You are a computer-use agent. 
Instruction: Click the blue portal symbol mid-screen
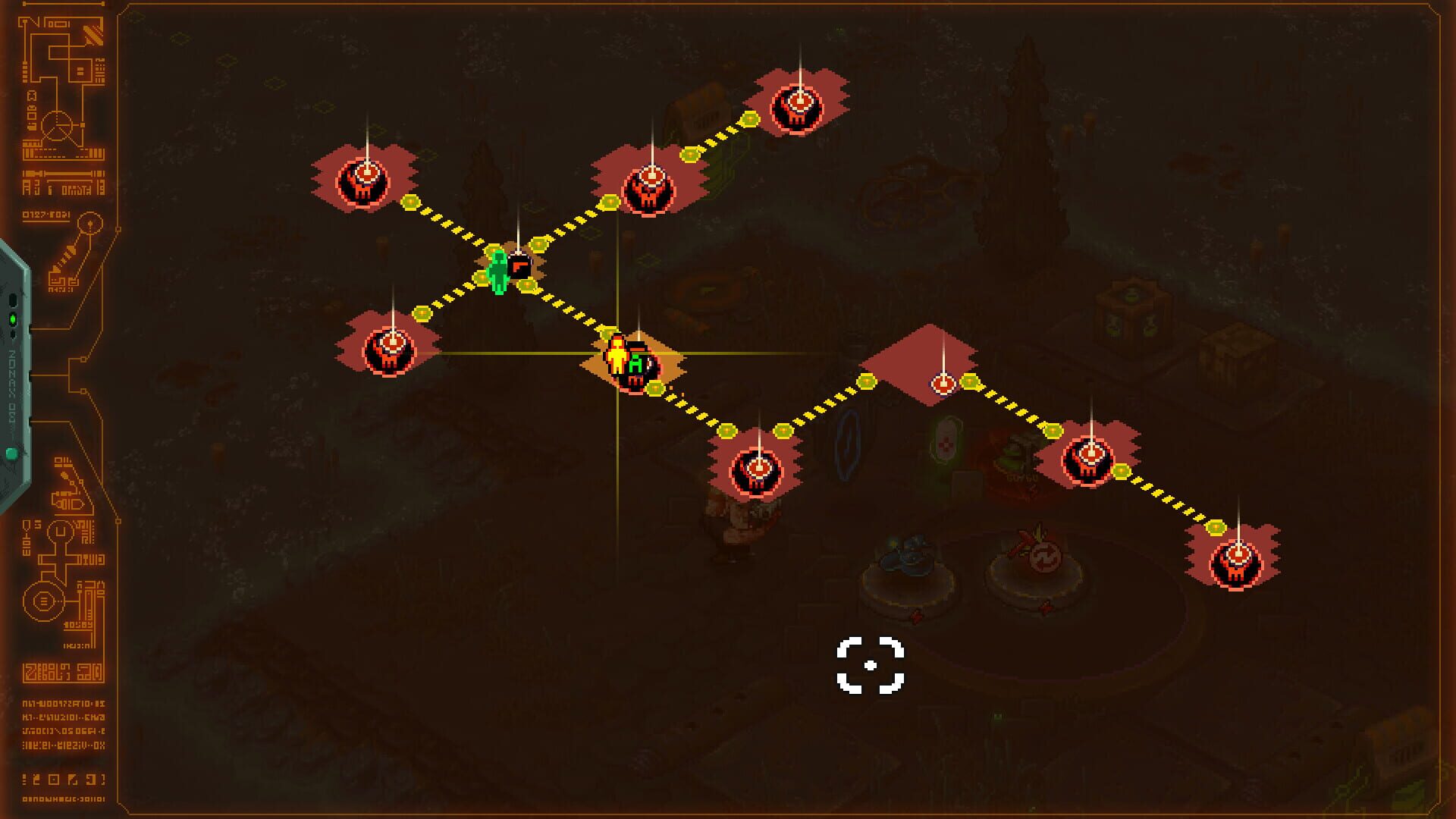click(847, 444)
